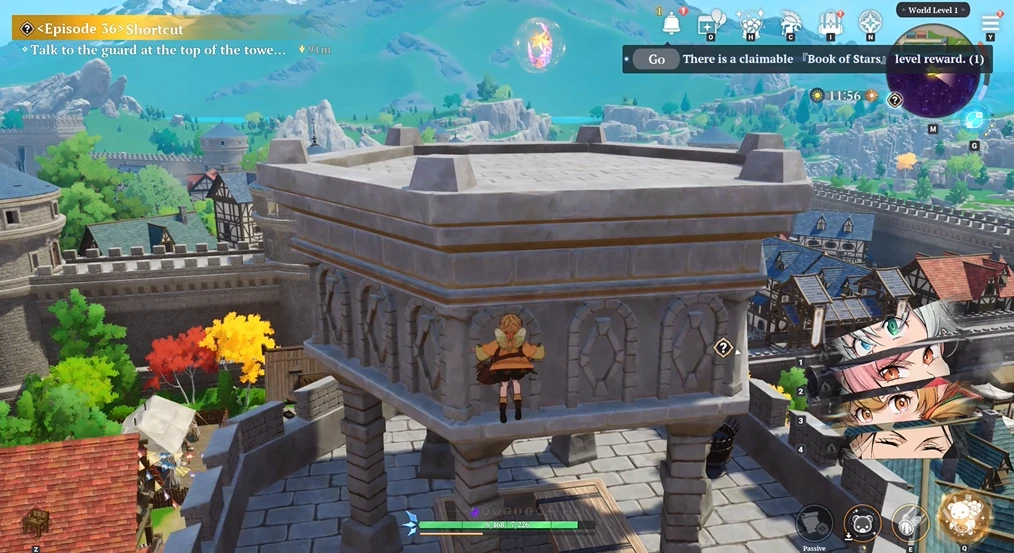This screenshot has width=1014, height=553.
Task: Open the character helmet menu
Action: point(790,23)
